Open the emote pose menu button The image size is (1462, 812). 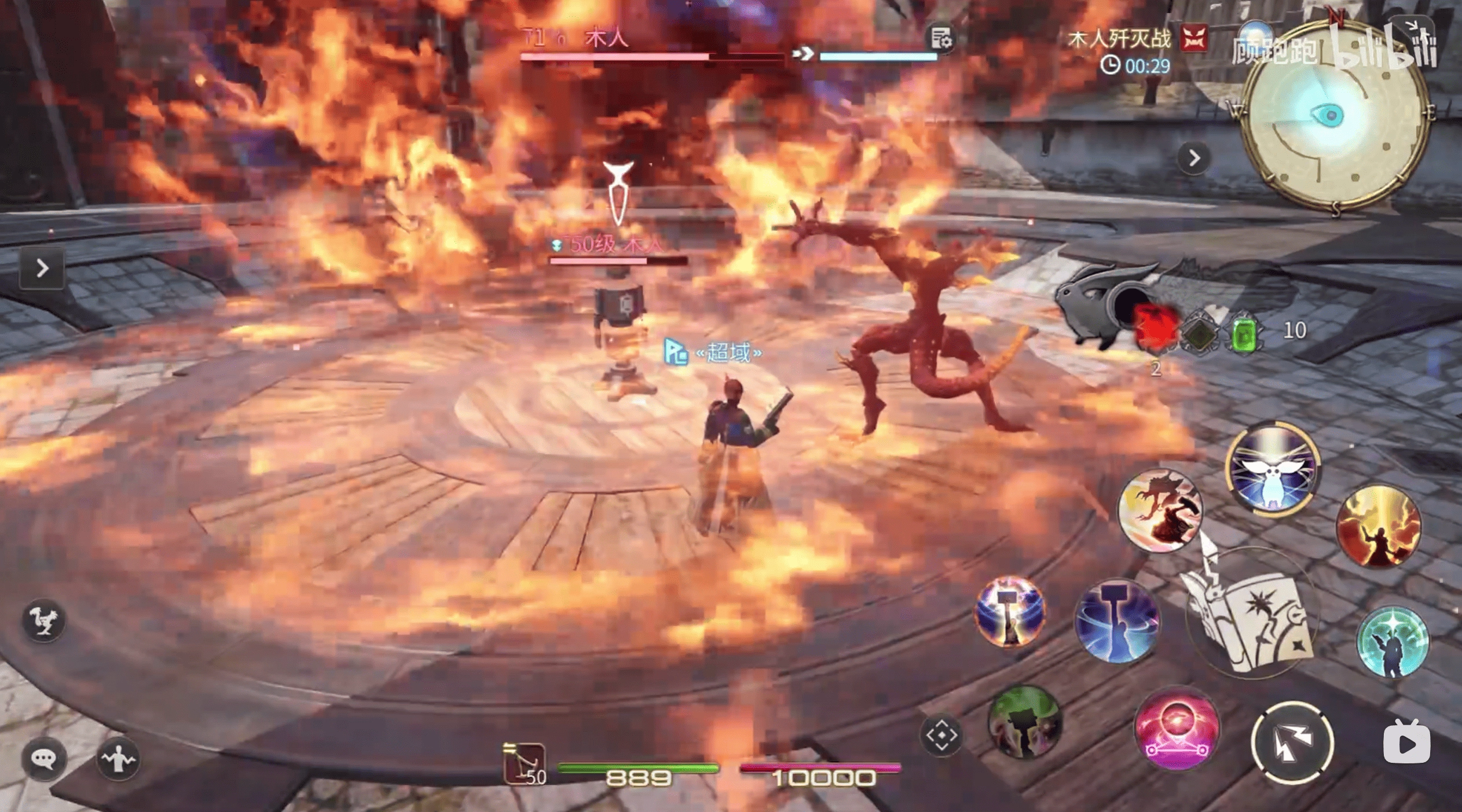coord(118,758)
